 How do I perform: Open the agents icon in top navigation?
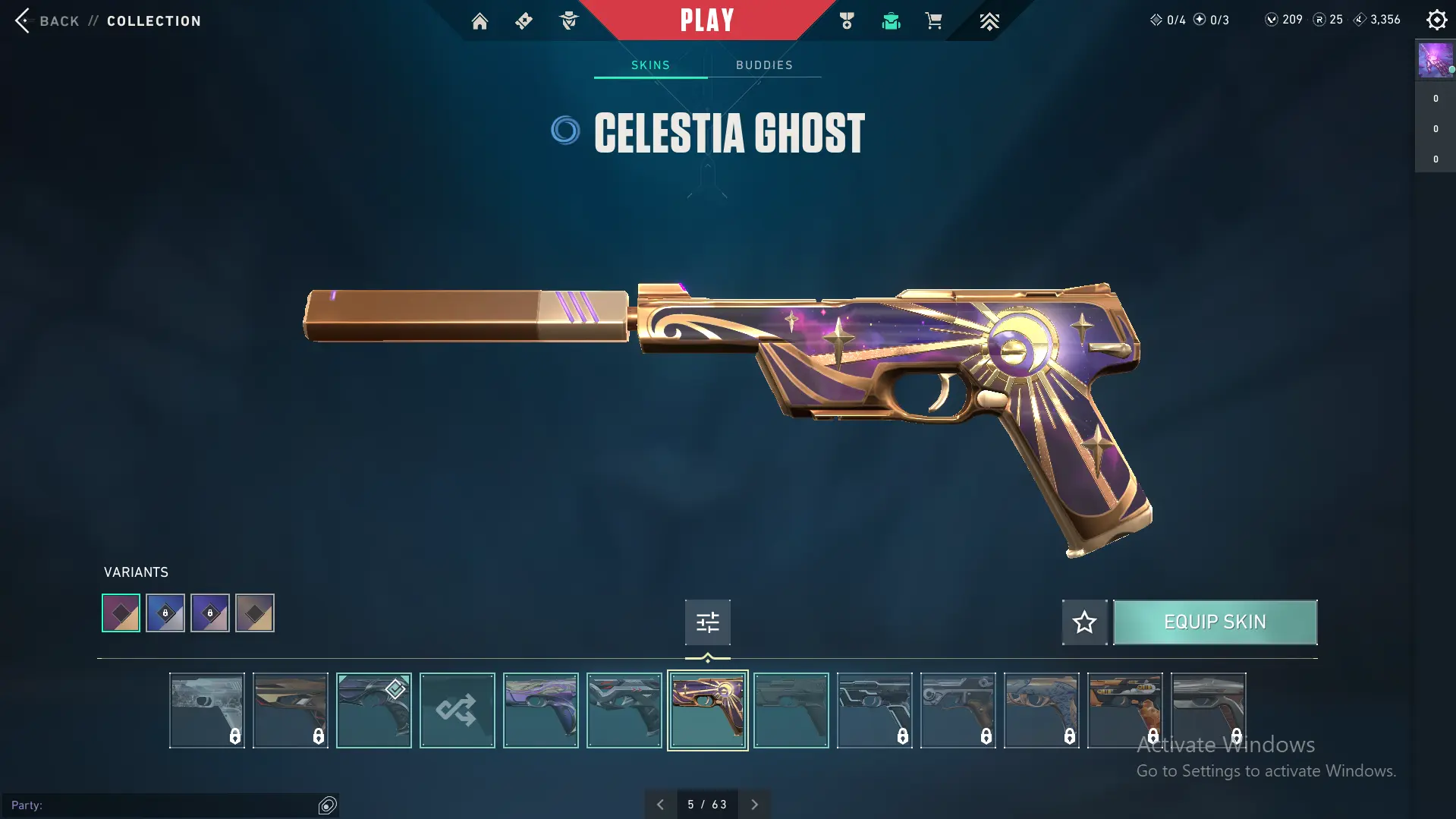point(568,21)
